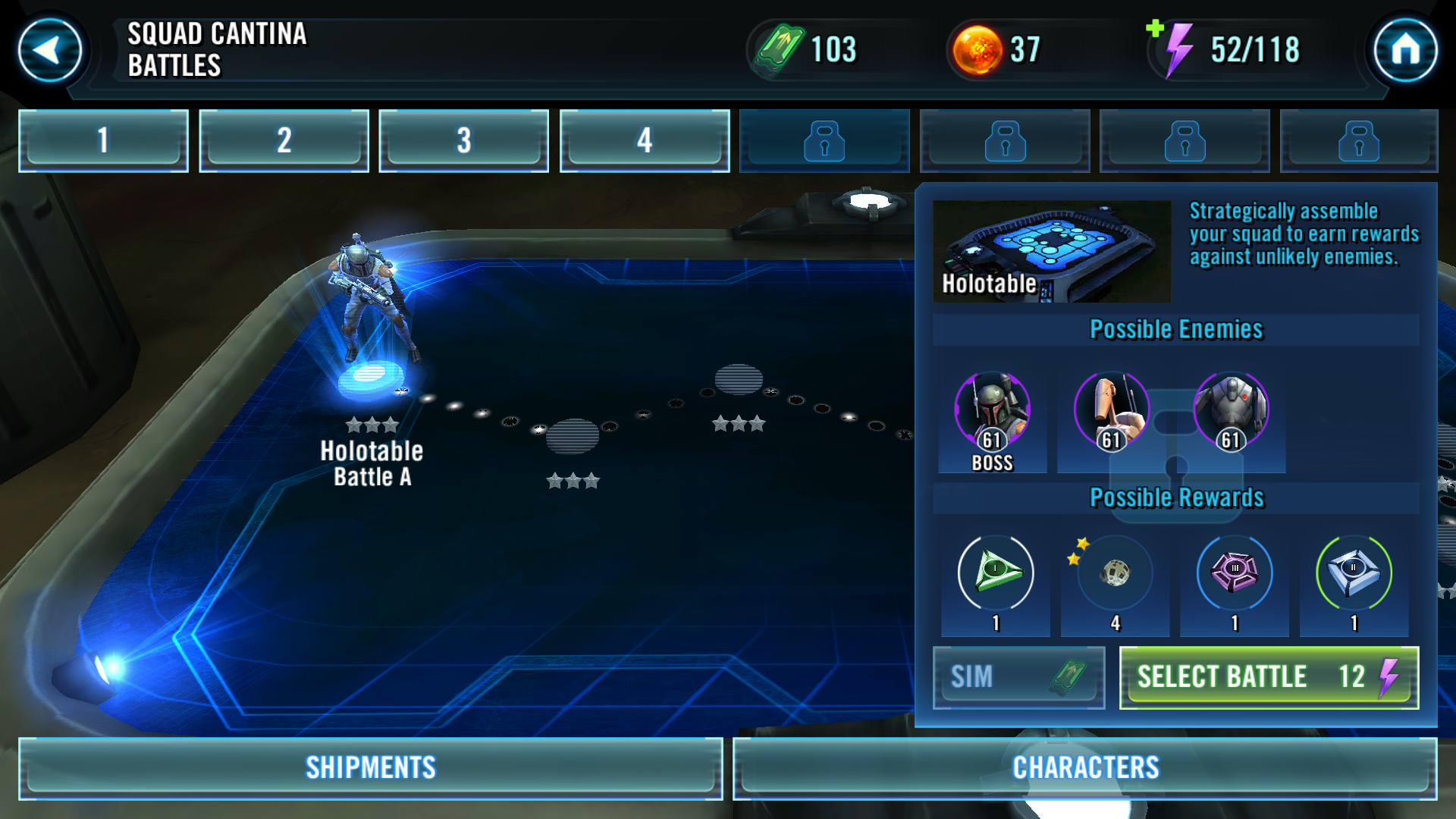The image size is (1456, 819).
Task: View the purple hexagonal gear reward
Action: coord(1235,573)
